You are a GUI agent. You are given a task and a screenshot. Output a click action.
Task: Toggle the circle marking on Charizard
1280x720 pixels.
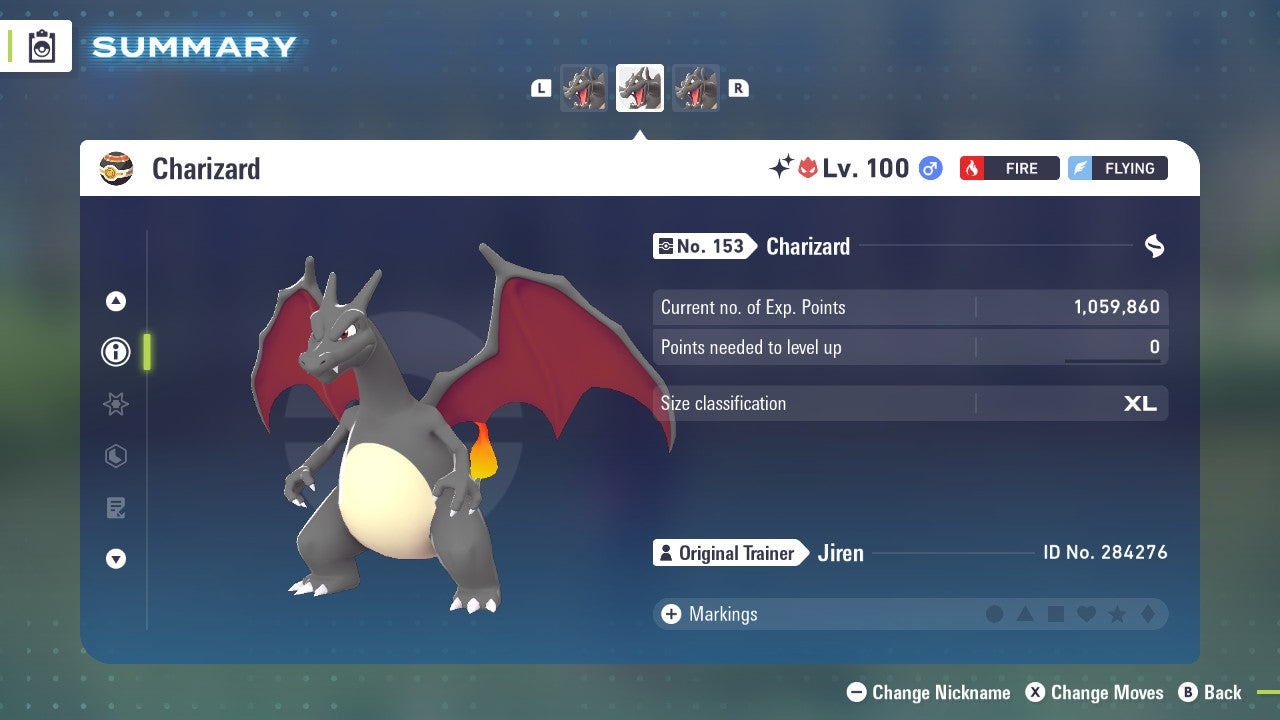[x=995, y=614]
